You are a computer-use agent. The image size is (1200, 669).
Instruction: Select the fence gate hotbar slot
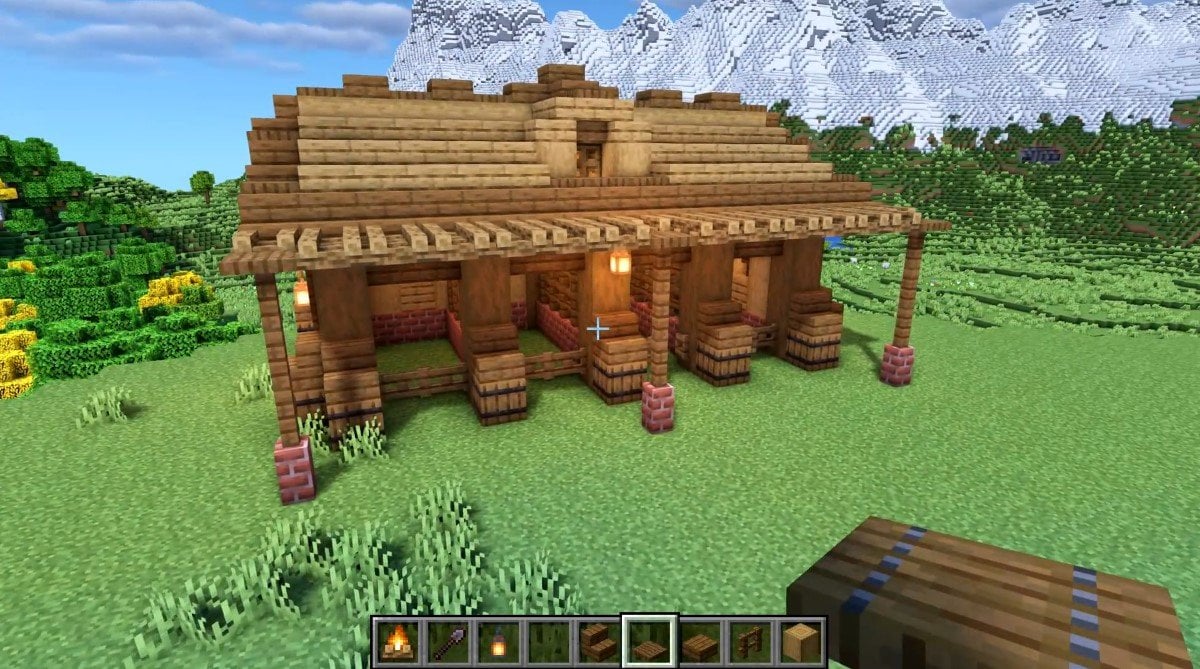coord(750,642)
